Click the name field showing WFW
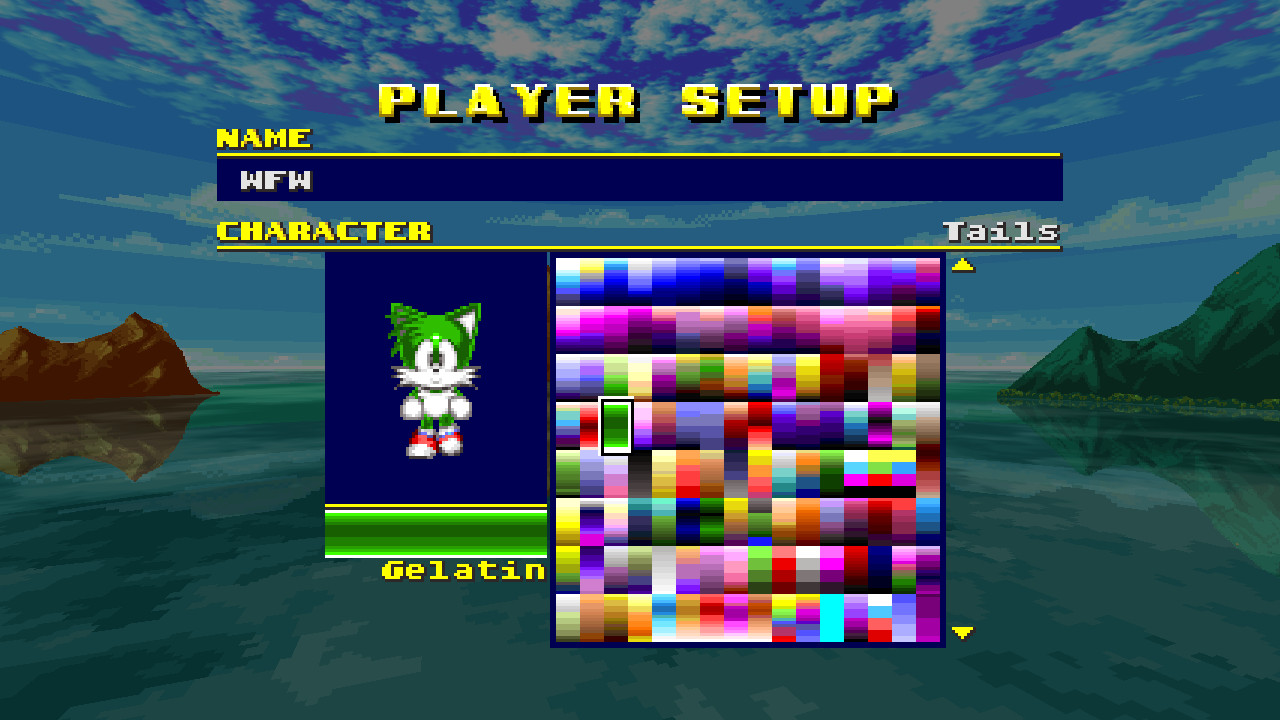The image size is (1280, 720). pyautogui.click(x=640, y=181)
